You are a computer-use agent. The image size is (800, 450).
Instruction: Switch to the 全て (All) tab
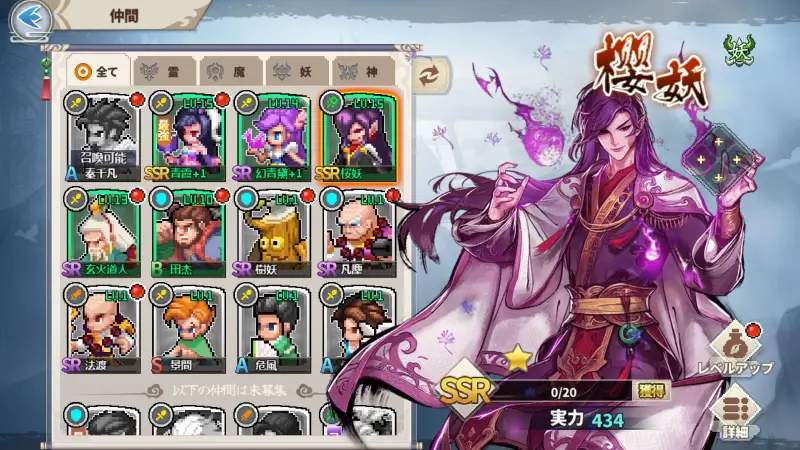tap(98, 71)
